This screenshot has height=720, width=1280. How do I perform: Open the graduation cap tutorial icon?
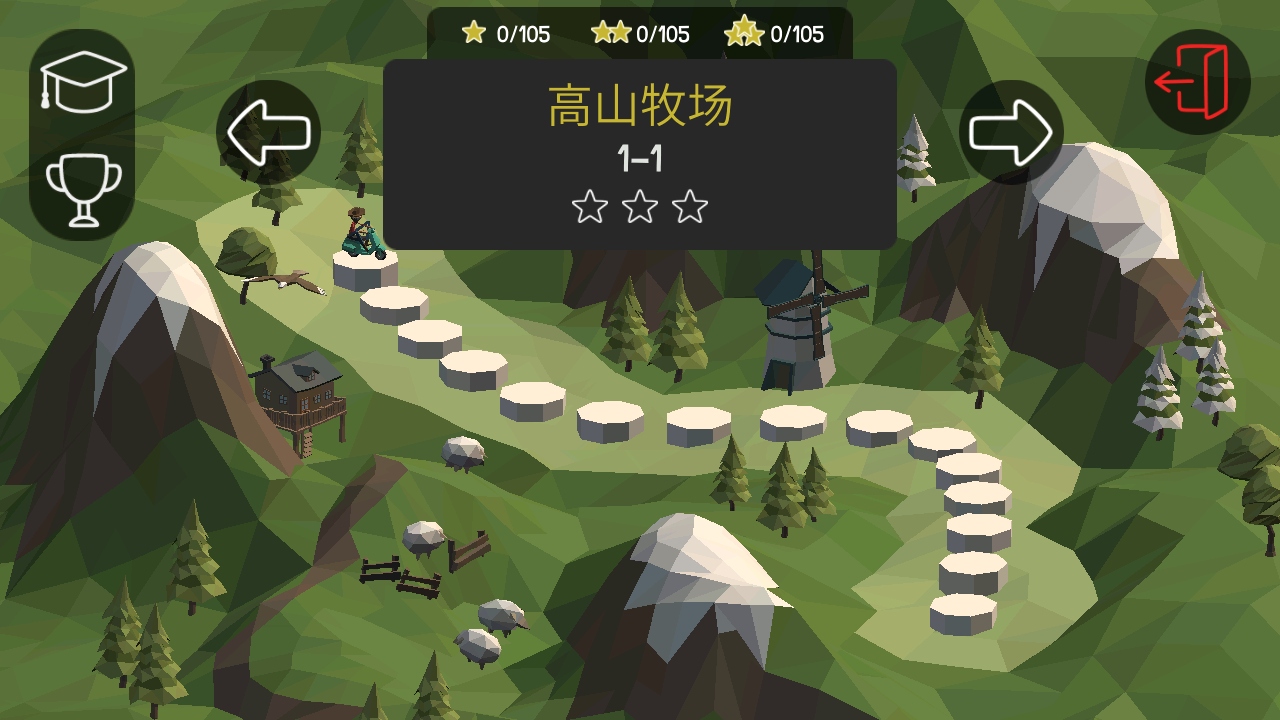(82, 82)
